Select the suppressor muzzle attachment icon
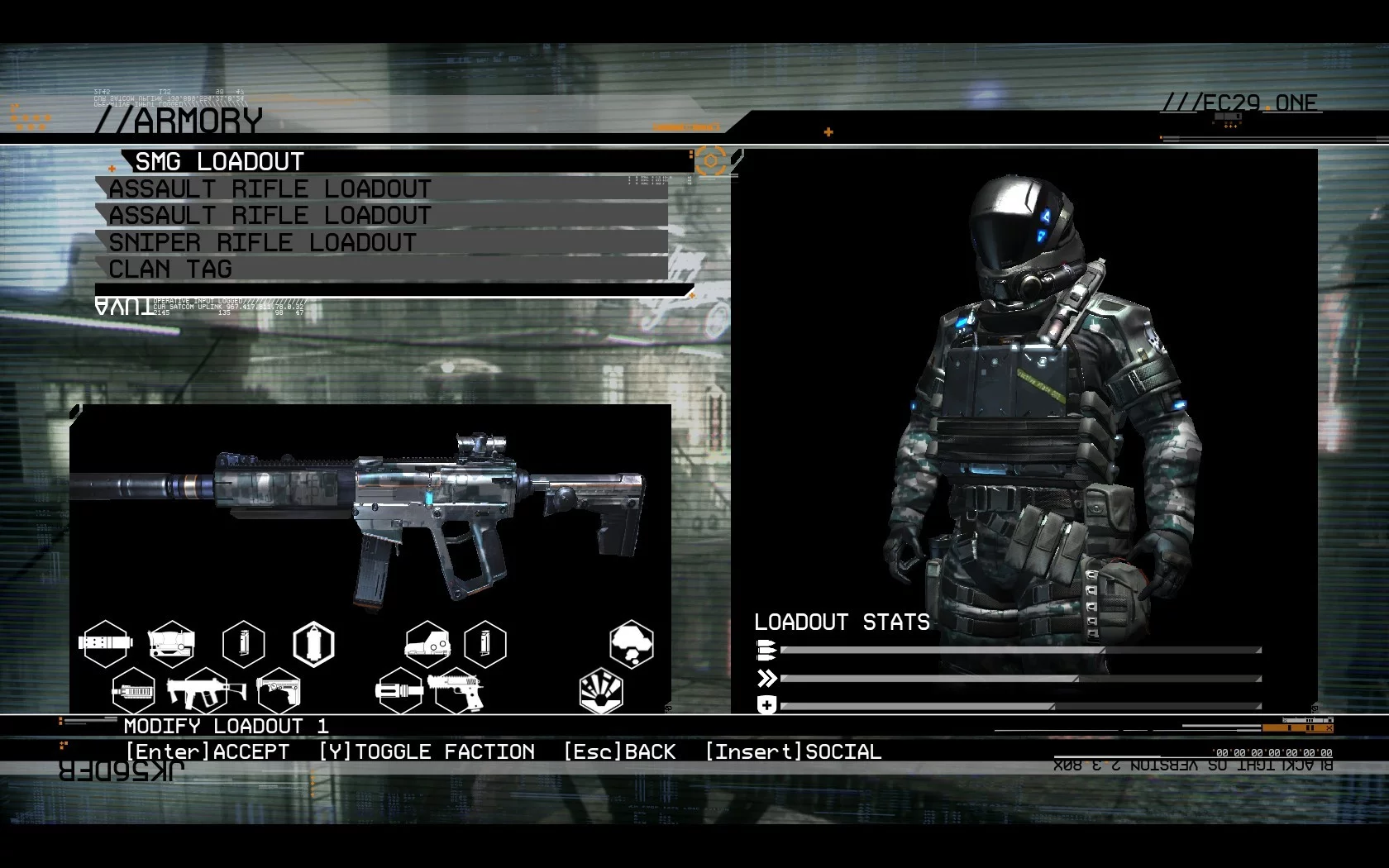Image resolution: width=1389 pixels, height=868 pixels. coord(106,643)
